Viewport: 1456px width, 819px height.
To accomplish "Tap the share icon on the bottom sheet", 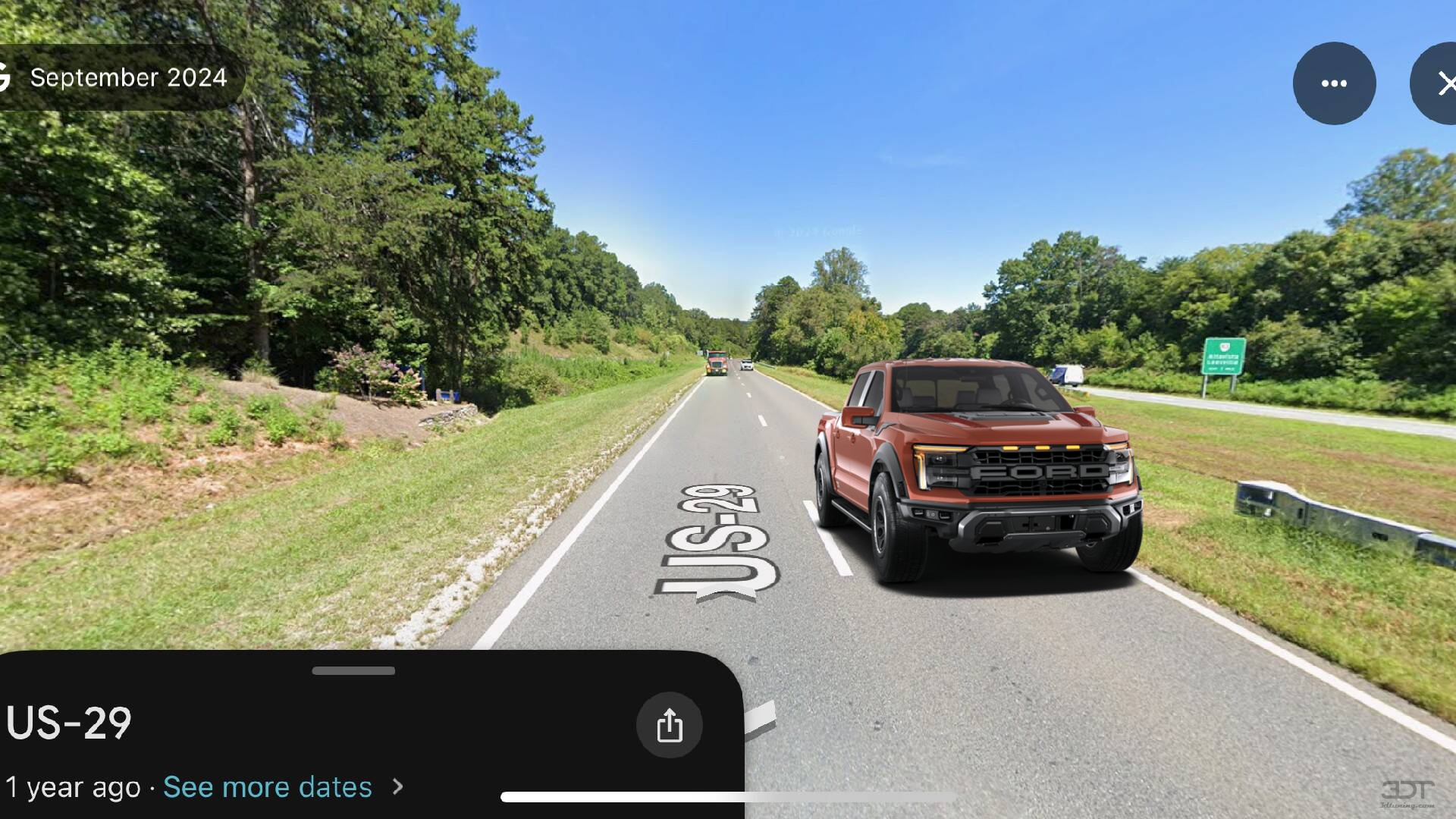I will 669,725.
